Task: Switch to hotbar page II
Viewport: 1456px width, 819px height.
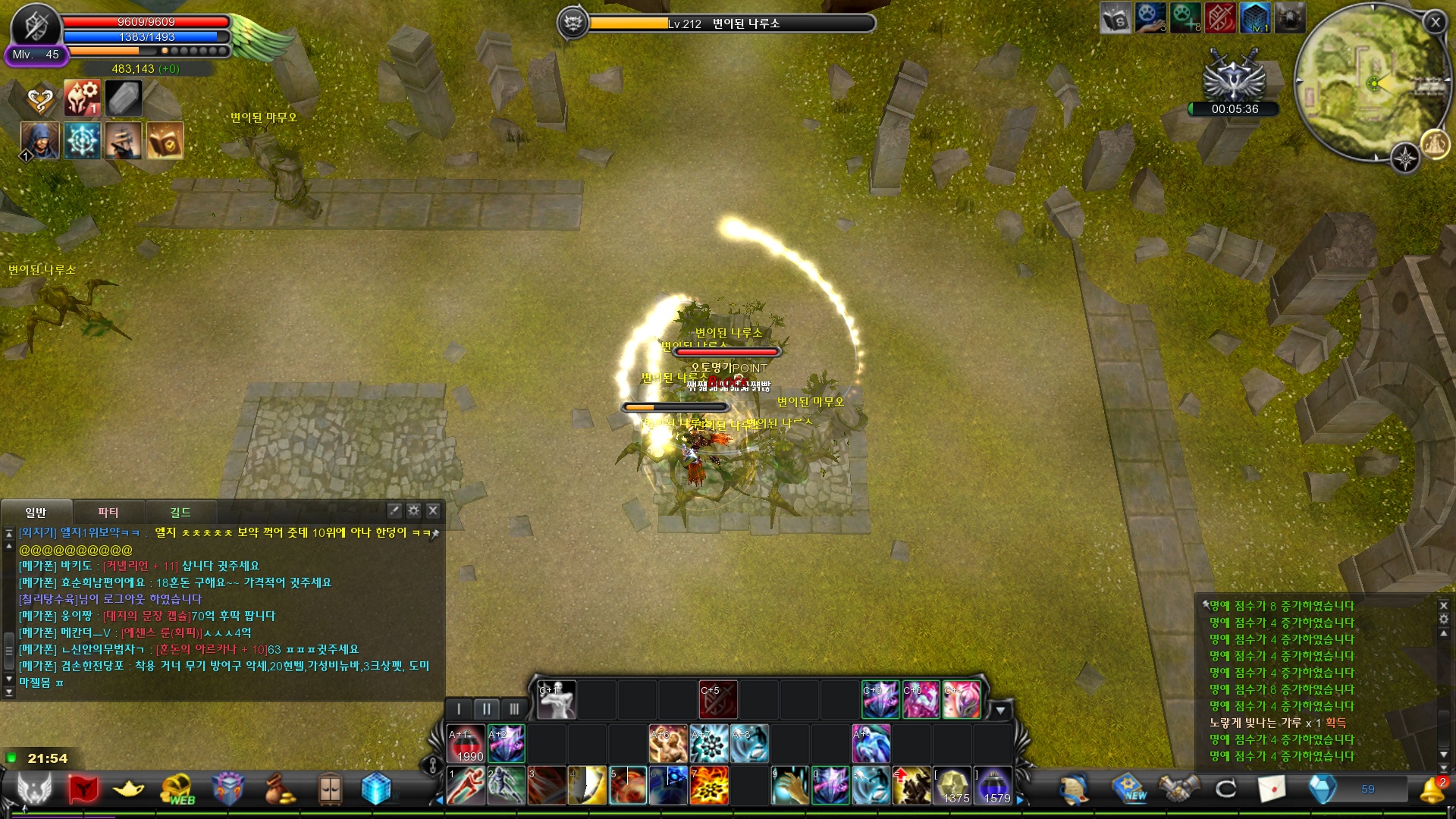Action: (x=486, y=708)
